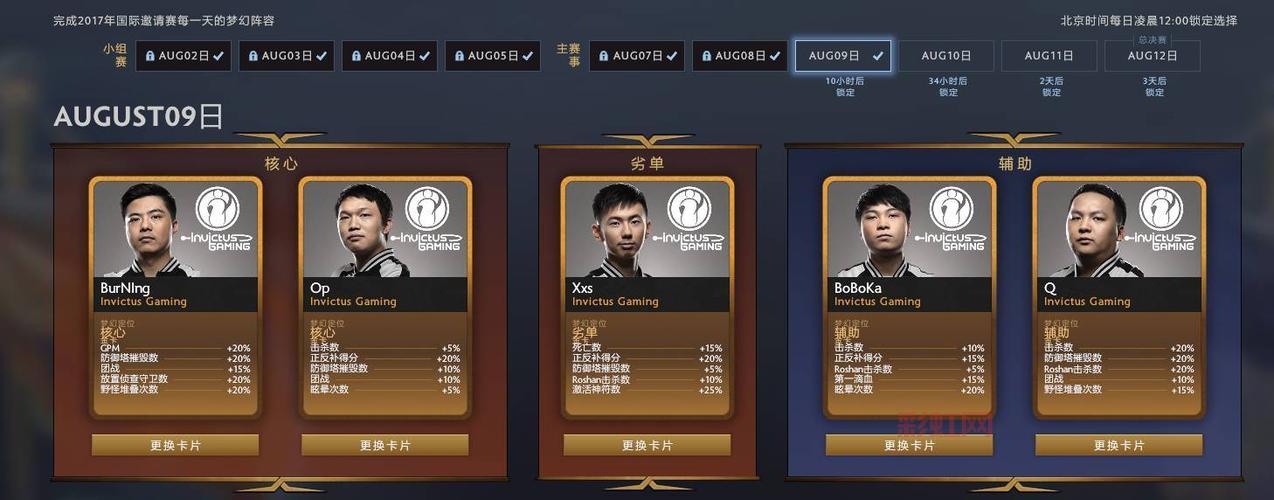
Task: Switch to the AUG10日 tab
Action: (946, 56)
